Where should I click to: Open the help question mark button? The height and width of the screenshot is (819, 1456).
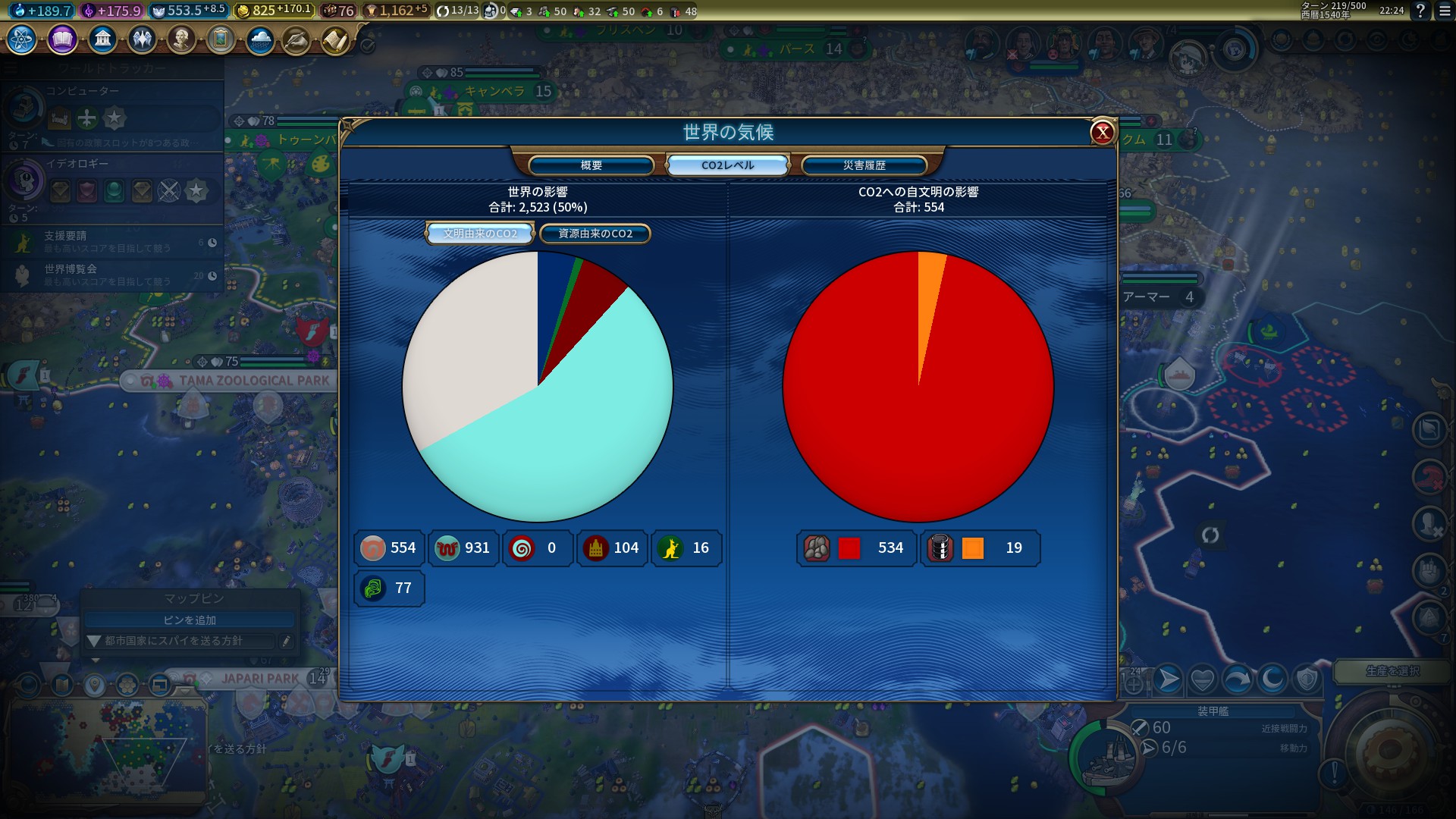pyautogui.click(x=1420, y=11)
